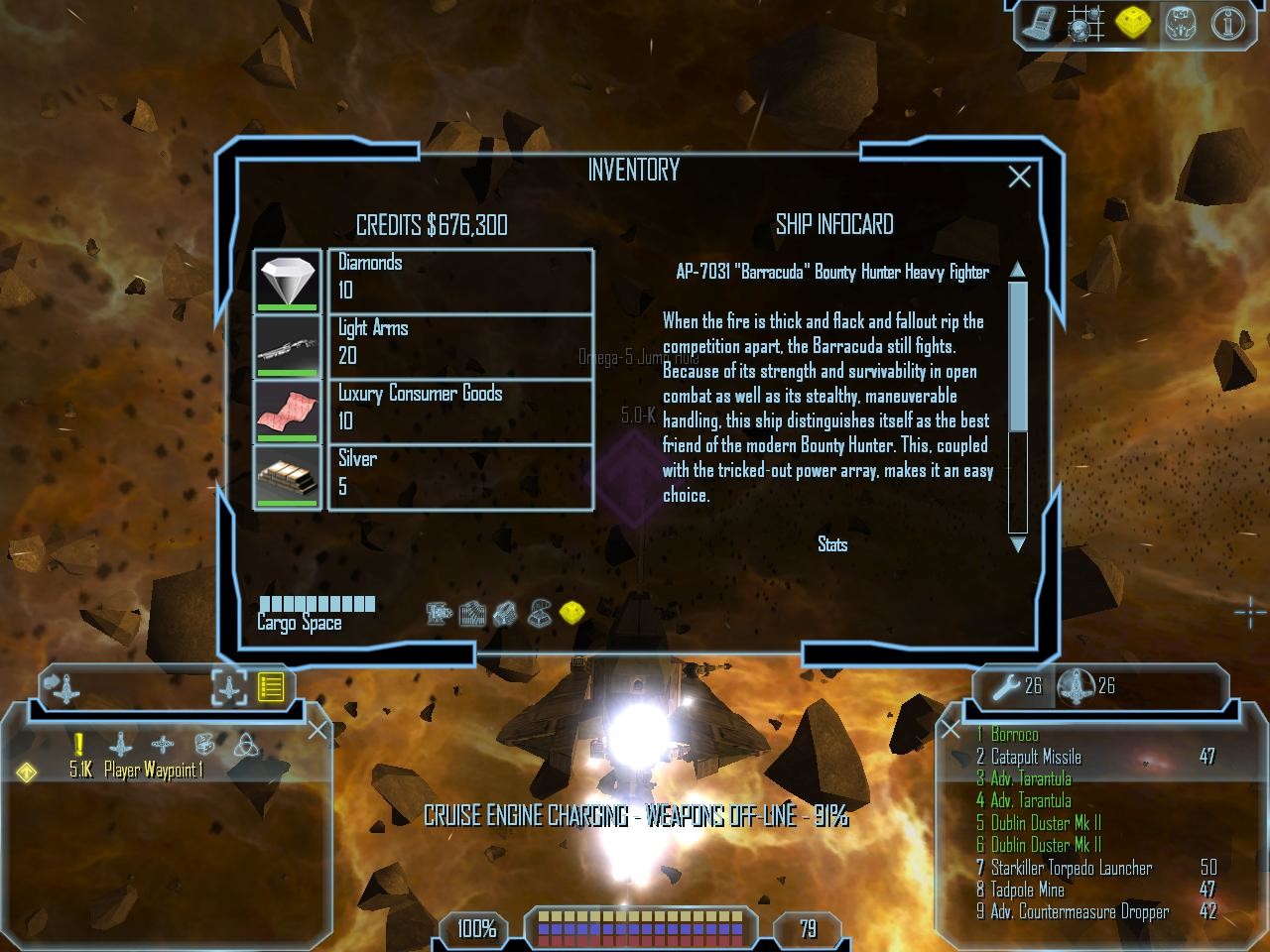Viewport: 1270px width, 952px height.
Task: Use nanobots repair wrench icon
Action: [1007, 685]
